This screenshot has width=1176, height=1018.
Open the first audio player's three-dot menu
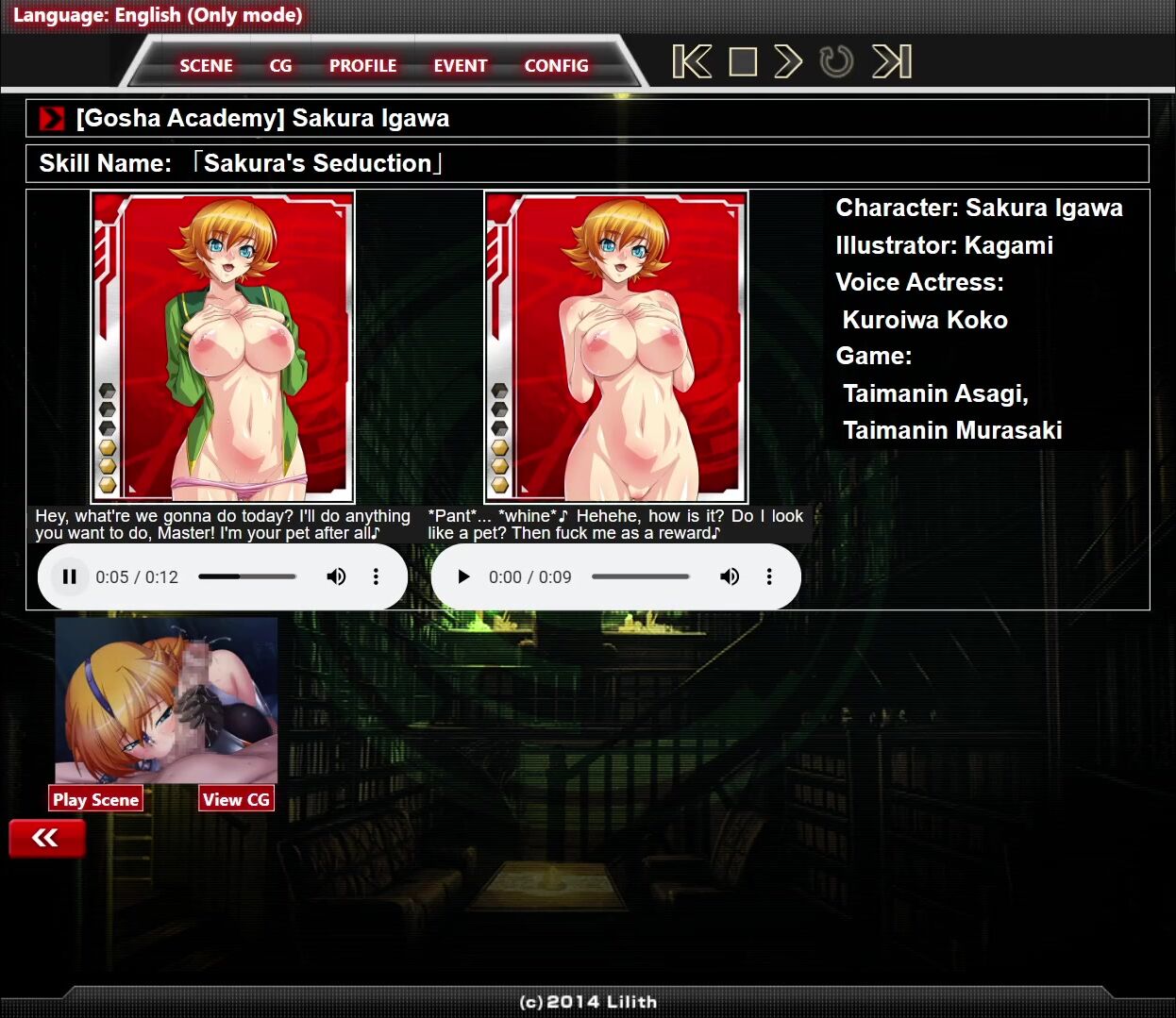pos(376,576)
